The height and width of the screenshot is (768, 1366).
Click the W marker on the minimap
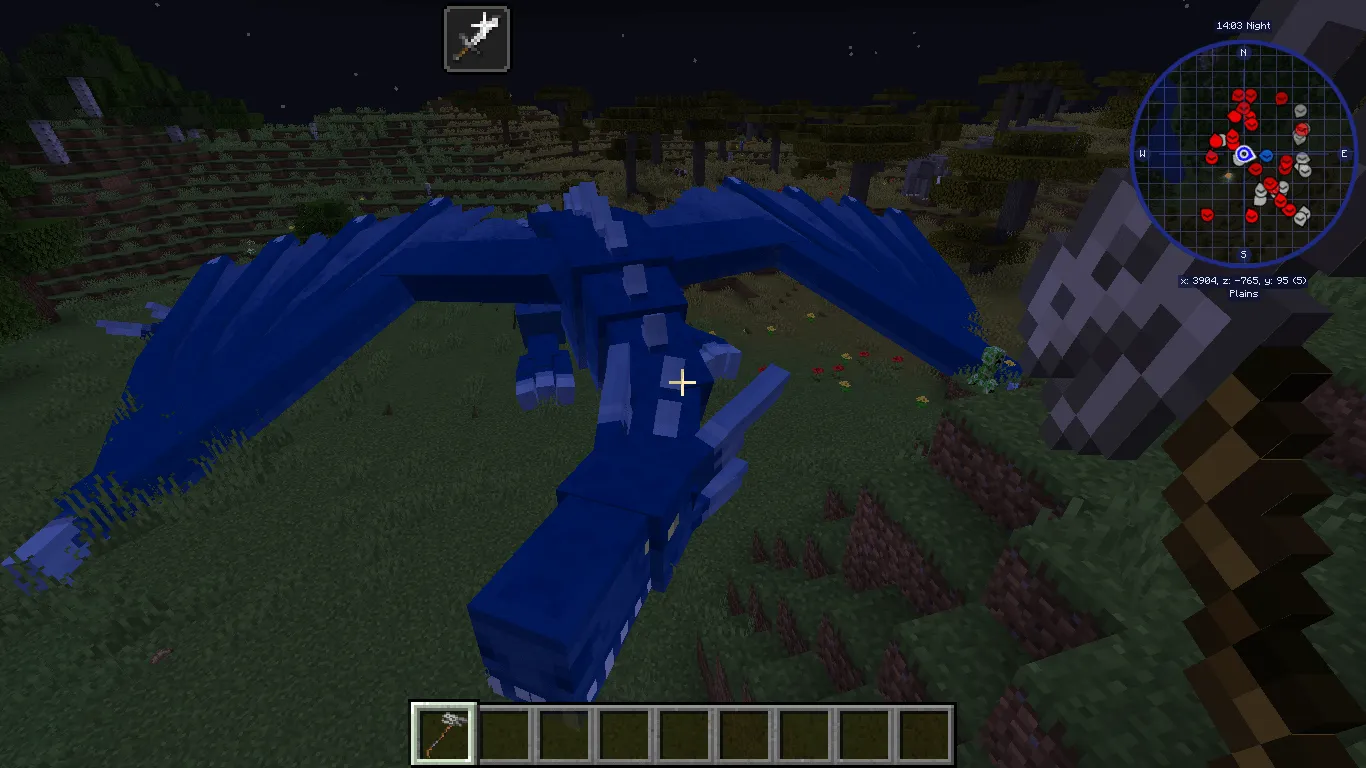(x=1143, y=153)
